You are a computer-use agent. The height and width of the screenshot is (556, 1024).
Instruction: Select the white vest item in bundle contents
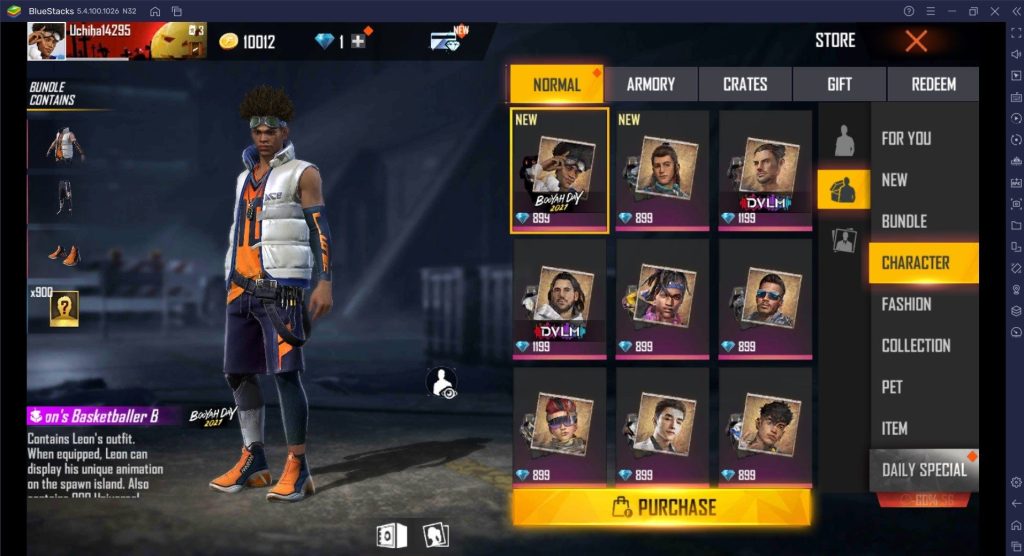pos(65,145)
